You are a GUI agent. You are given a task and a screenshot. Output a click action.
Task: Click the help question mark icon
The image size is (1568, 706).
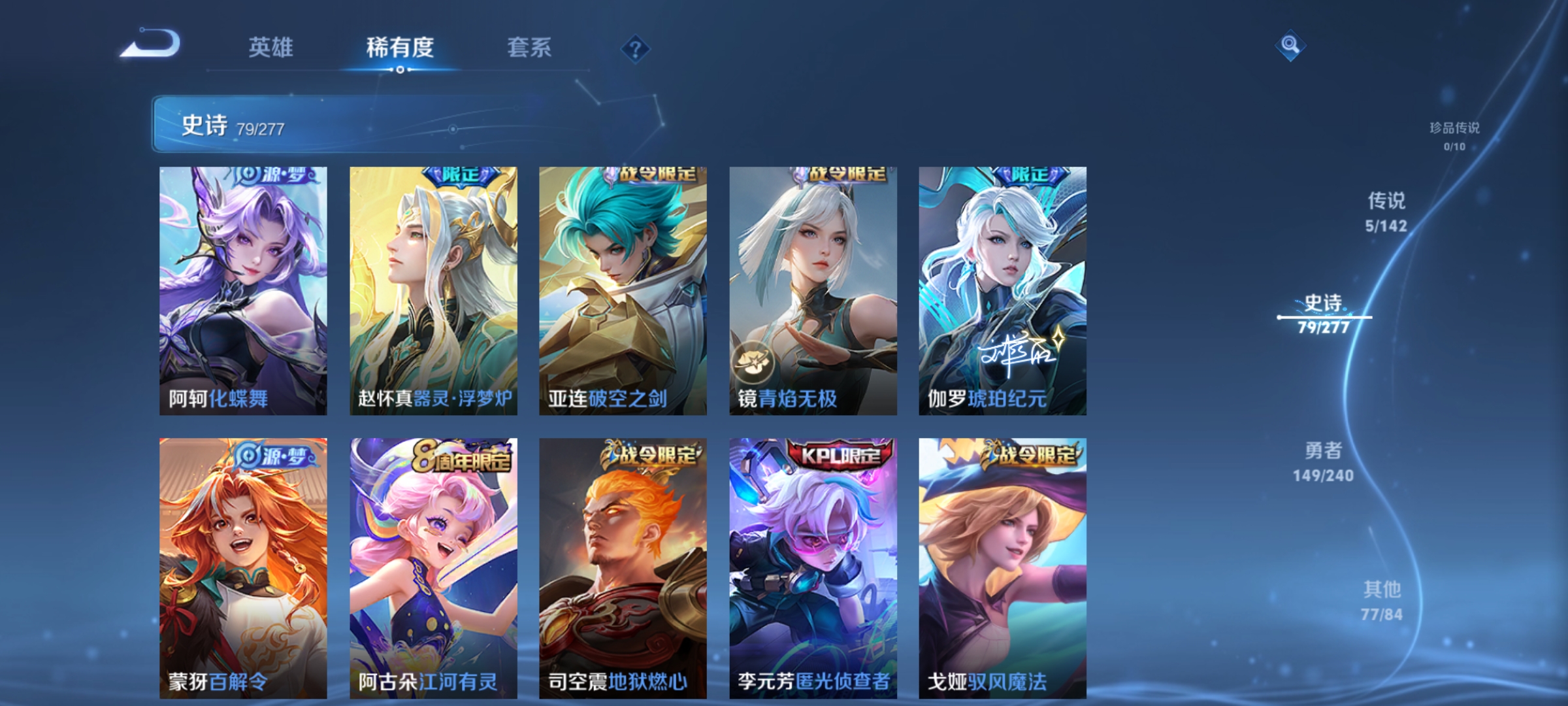click(634, 50)
